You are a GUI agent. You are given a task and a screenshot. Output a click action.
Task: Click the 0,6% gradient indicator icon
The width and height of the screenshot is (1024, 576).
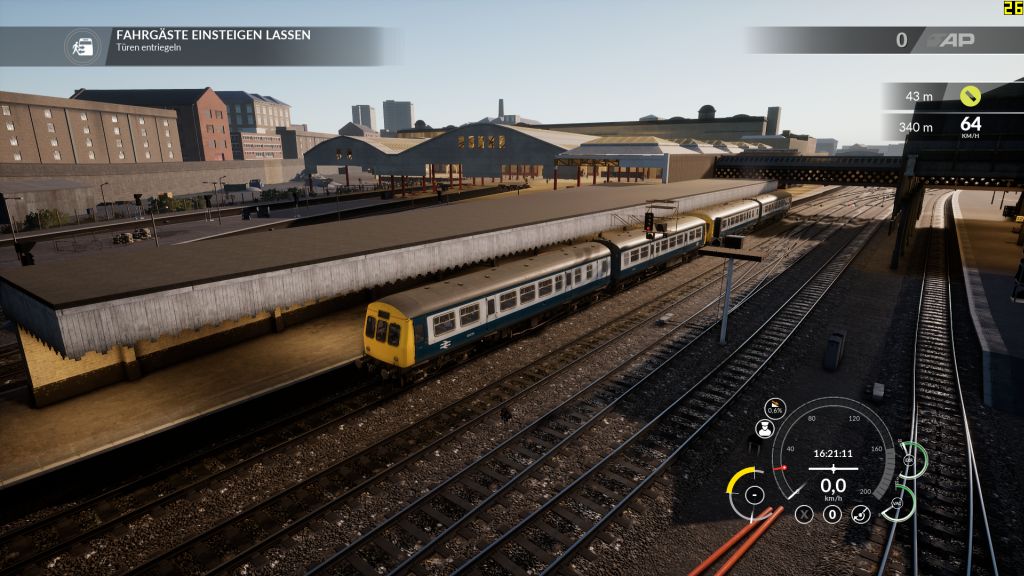click(x=775, y=408)
